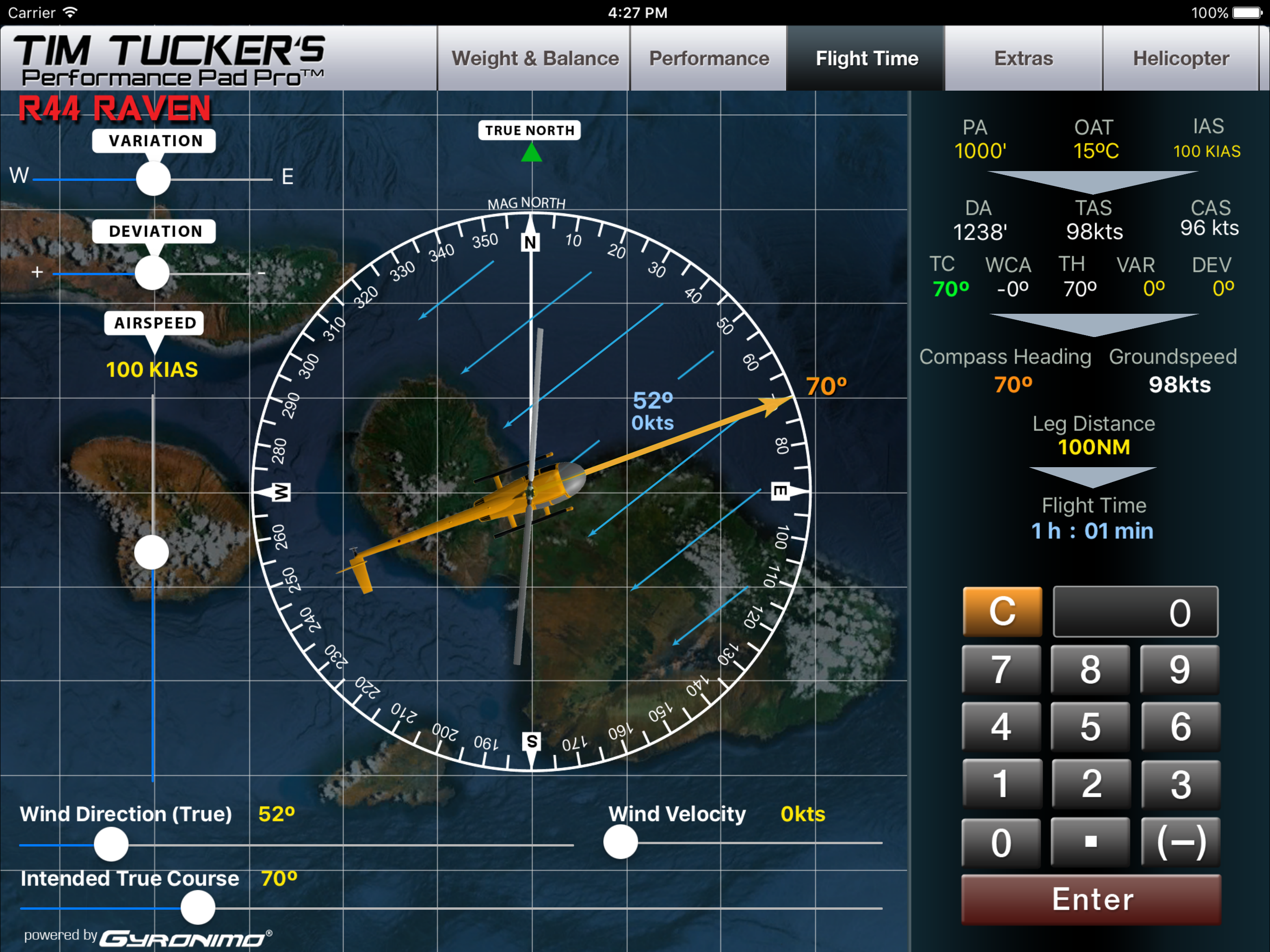Screen dimensions: 1270x952
Task: Open the Performance tab
Action: [x=708, y=59]
